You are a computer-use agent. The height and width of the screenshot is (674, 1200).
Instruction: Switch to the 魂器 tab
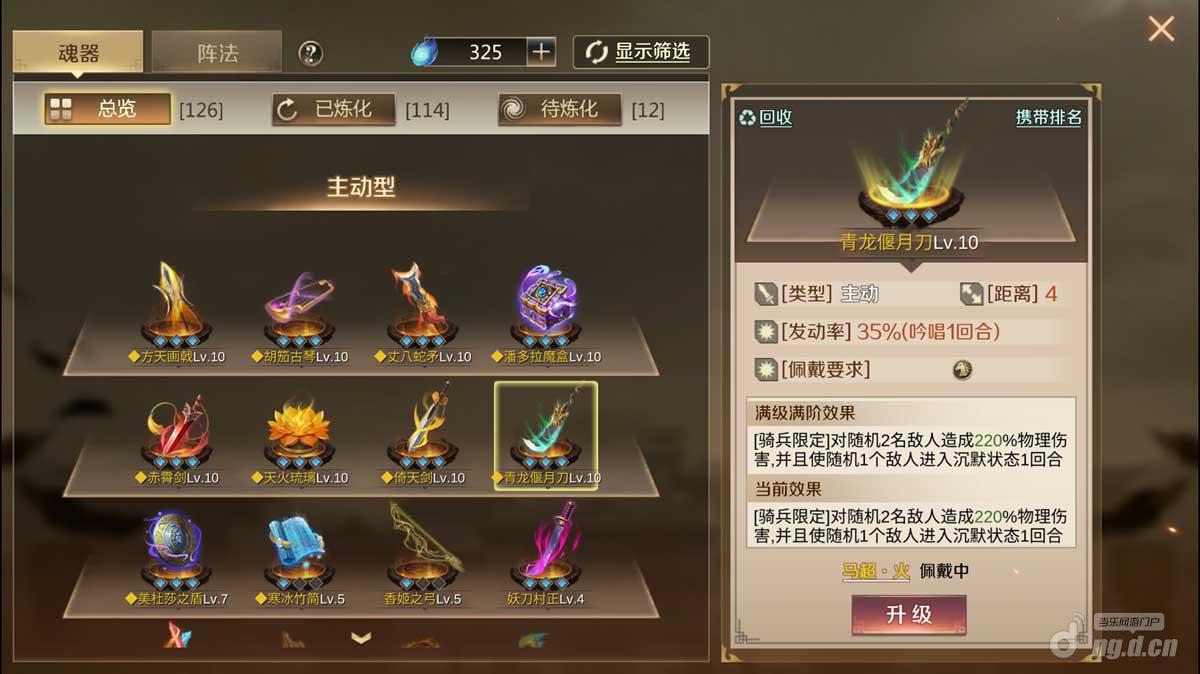[x=78, y=52]
